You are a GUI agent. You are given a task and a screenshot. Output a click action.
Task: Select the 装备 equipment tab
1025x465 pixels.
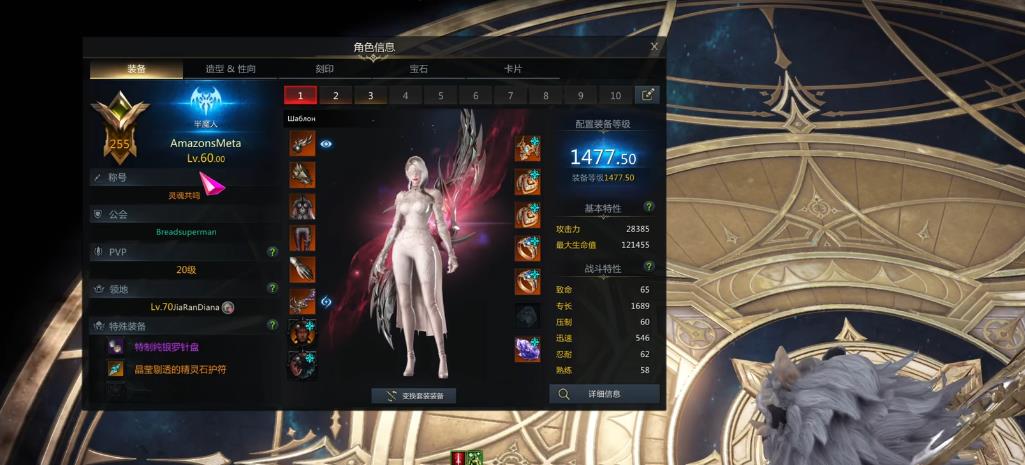click(x=137, y=69)
